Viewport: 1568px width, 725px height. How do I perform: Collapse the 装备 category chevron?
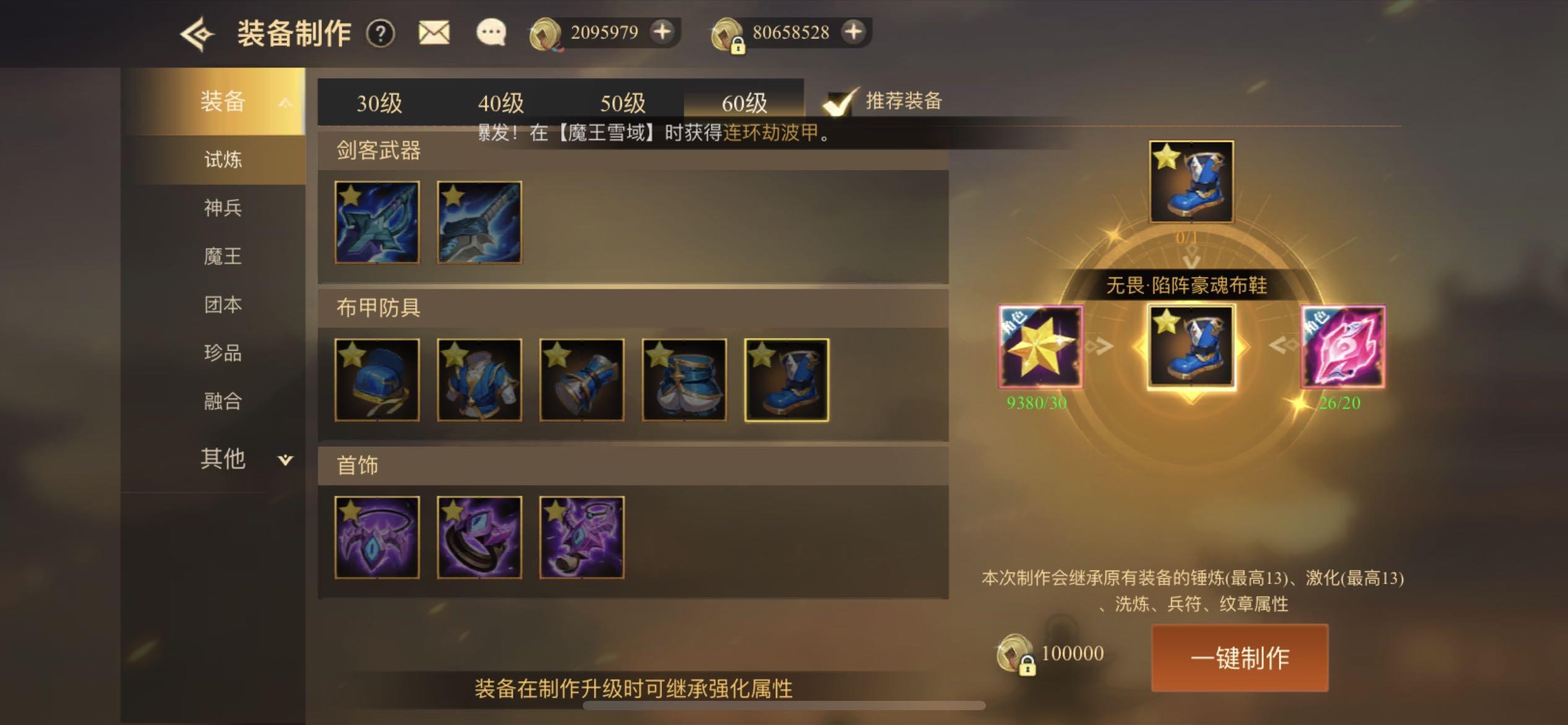285,102
